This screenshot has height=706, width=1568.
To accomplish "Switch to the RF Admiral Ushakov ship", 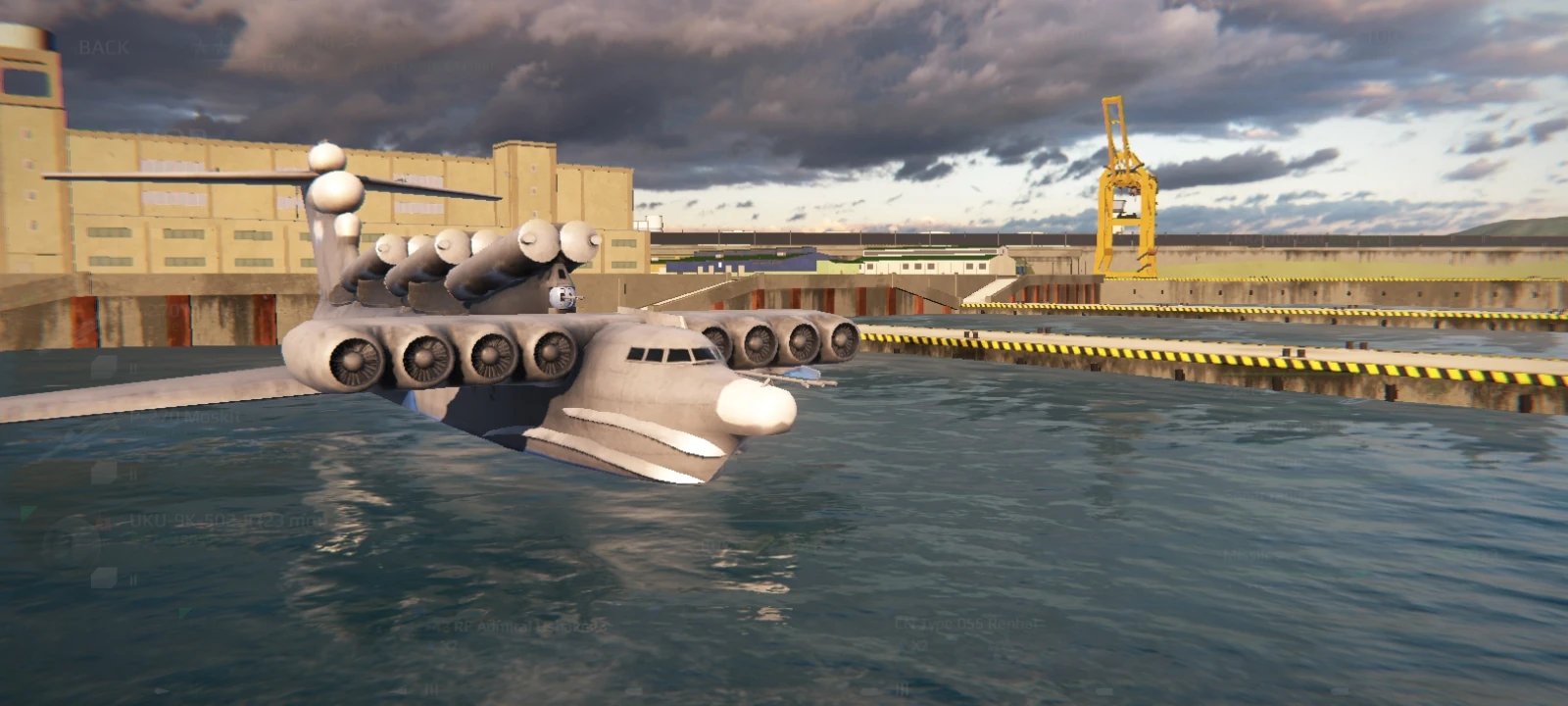I will 518,624.
